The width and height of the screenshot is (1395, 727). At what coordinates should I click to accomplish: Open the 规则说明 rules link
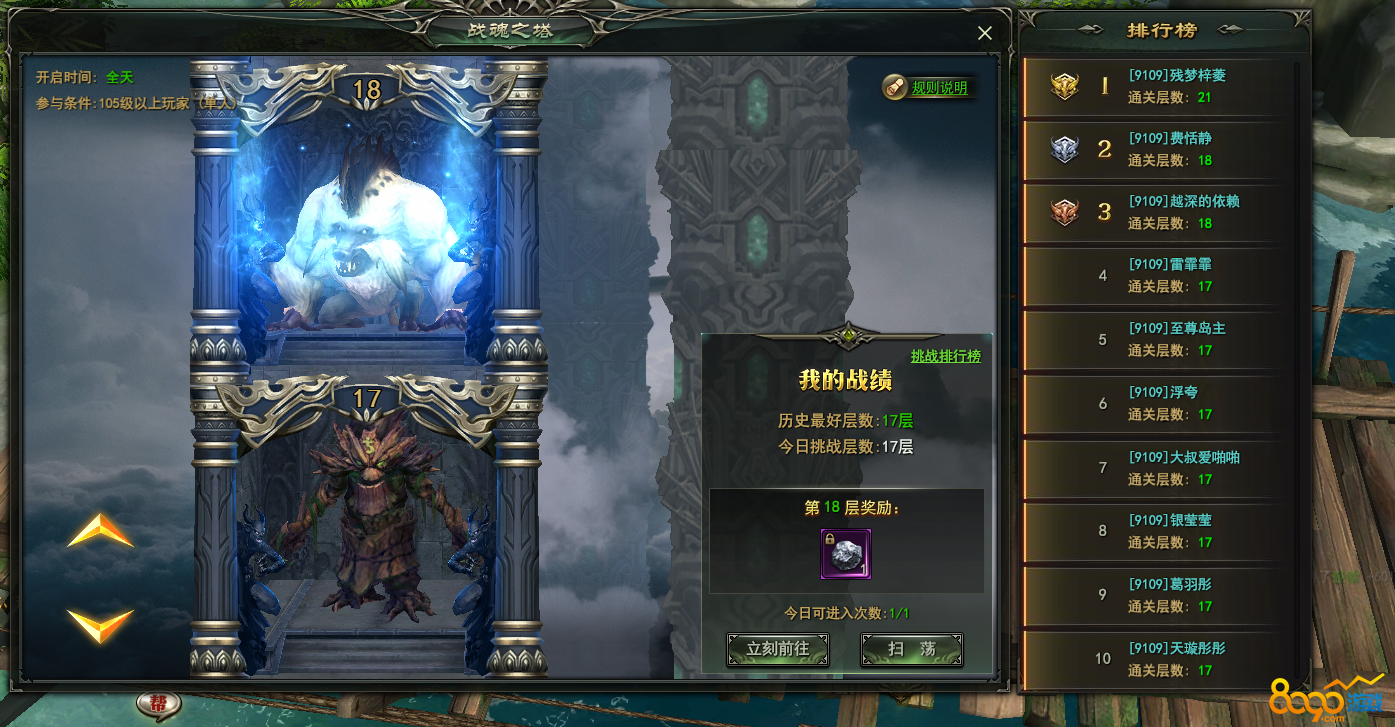pos(939,88)
